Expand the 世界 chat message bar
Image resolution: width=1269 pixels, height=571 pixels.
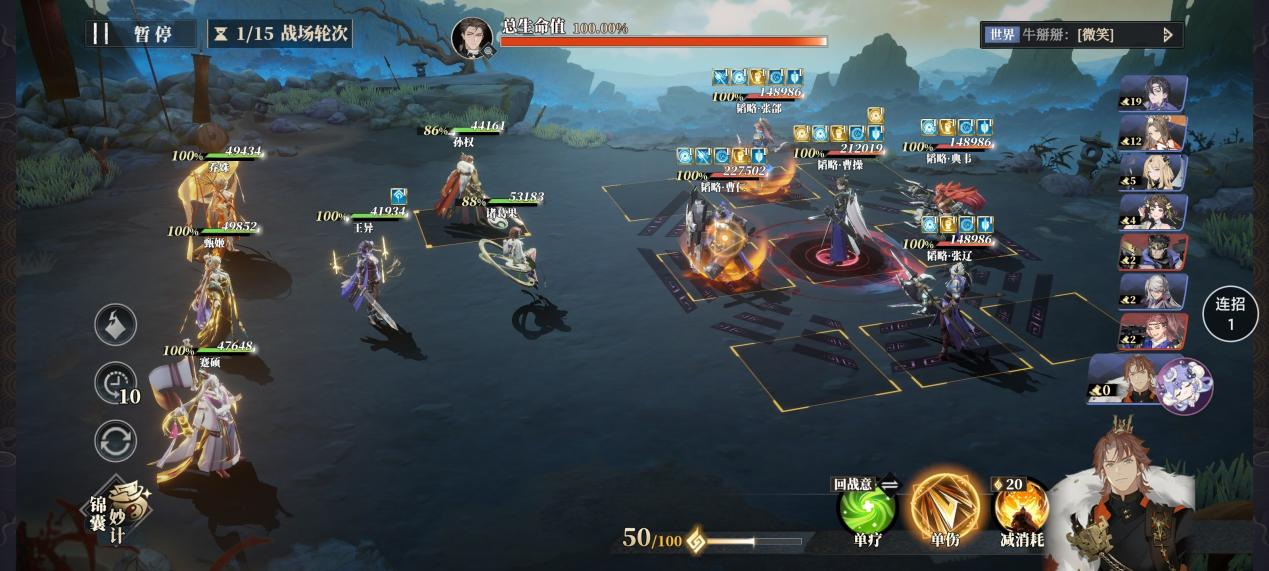coord(1082,35)
